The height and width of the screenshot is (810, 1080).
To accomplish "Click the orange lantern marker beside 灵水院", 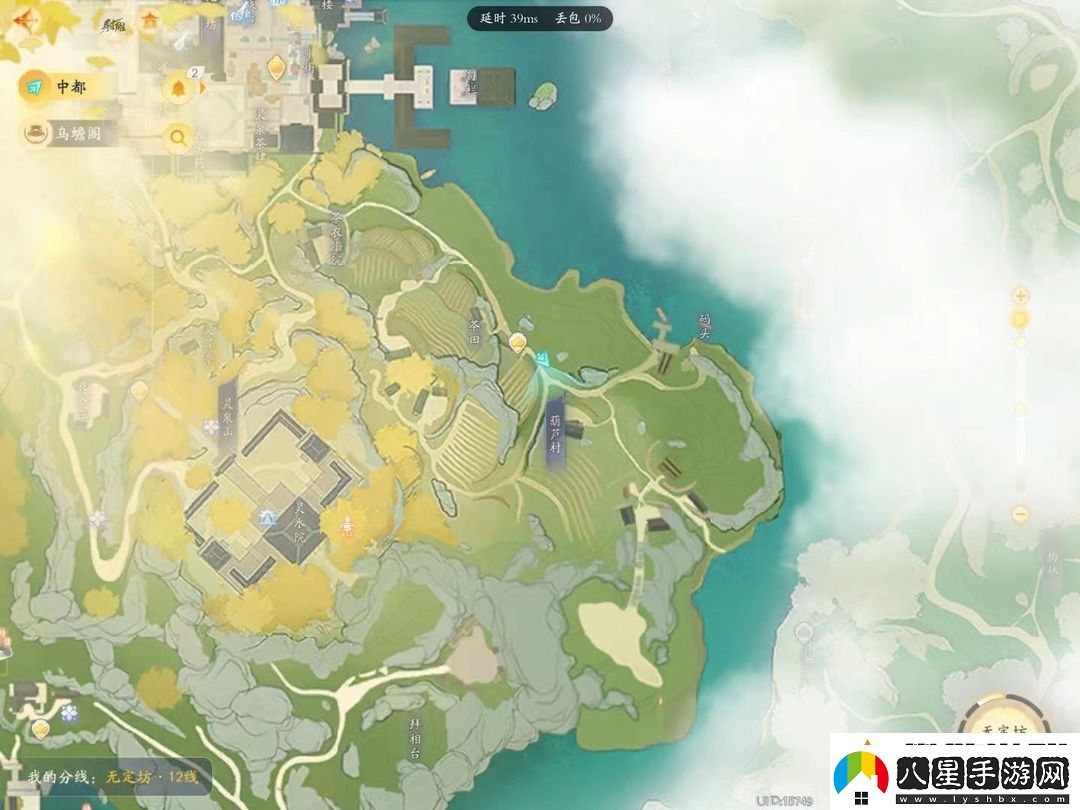I will (x=346, y=523).
